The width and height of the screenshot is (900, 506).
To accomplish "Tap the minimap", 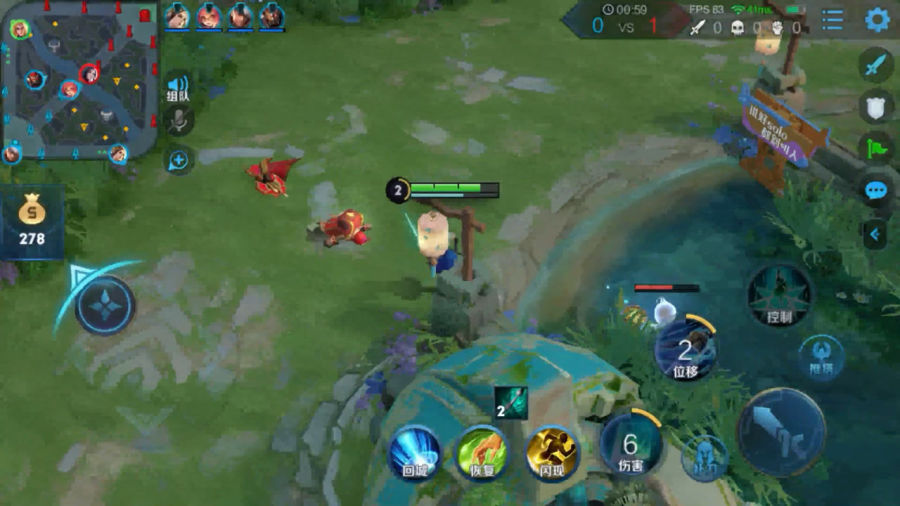I will [80, 82].
